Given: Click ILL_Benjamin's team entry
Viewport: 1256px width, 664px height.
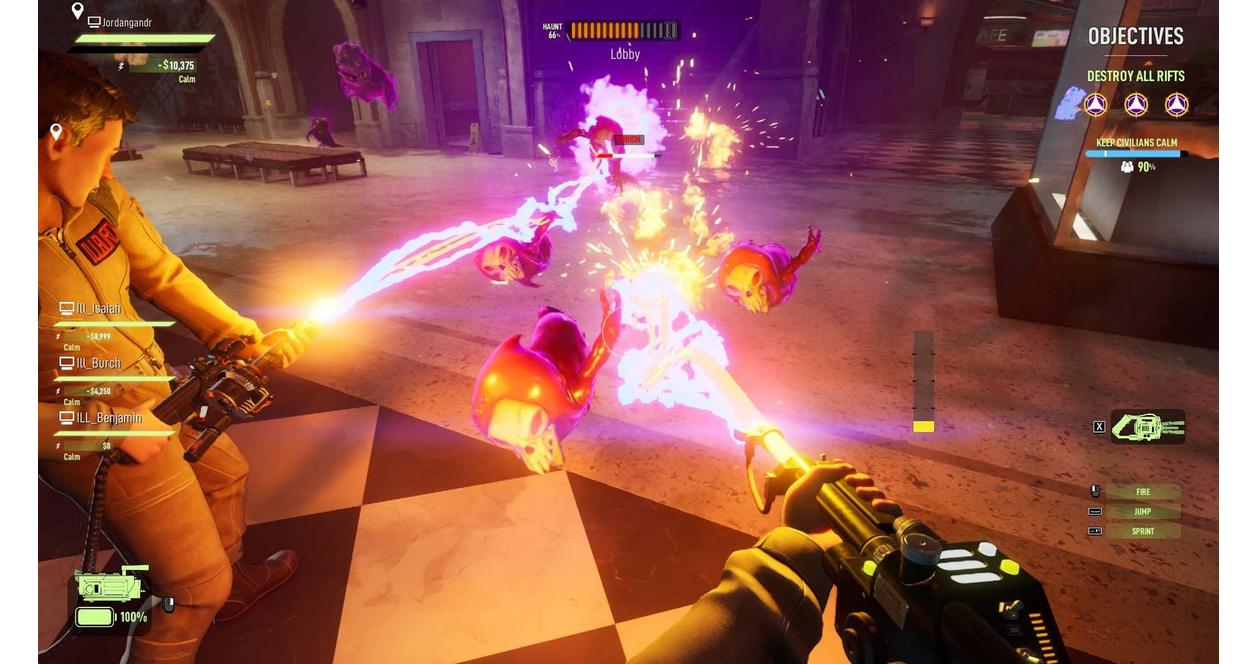Looking at the screenshot, I should click(x=108, y=418).
